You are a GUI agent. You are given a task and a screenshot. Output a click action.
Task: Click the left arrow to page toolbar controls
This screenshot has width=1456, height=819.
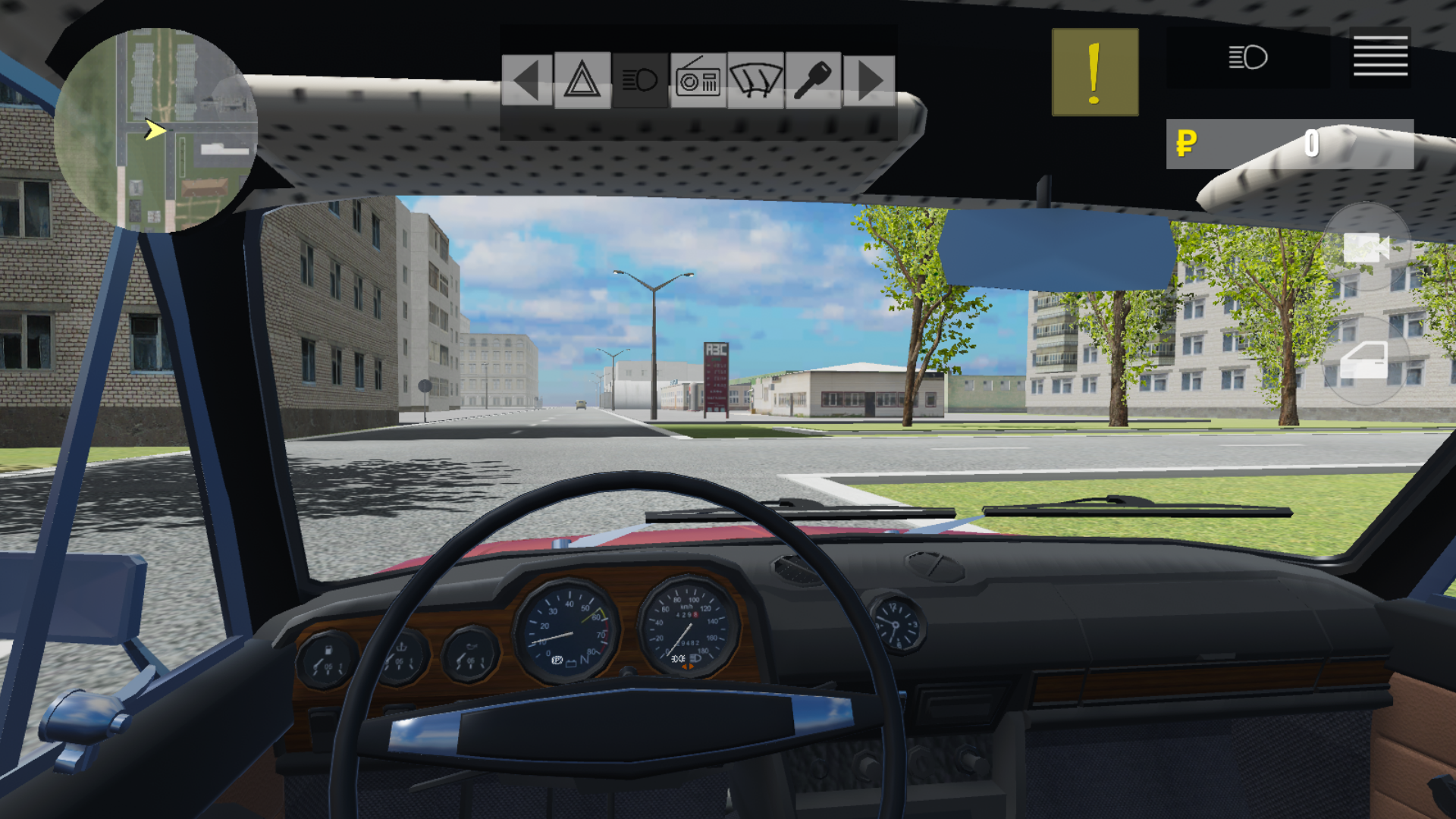(526, 79)
